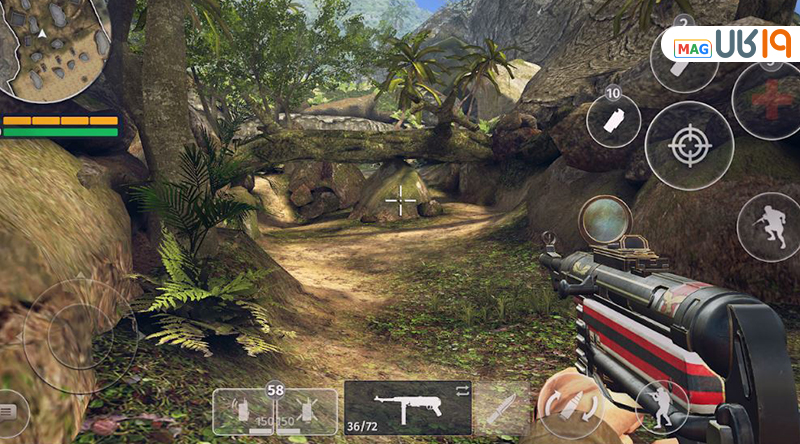Tap the crosshair fire button

[689, 146]
